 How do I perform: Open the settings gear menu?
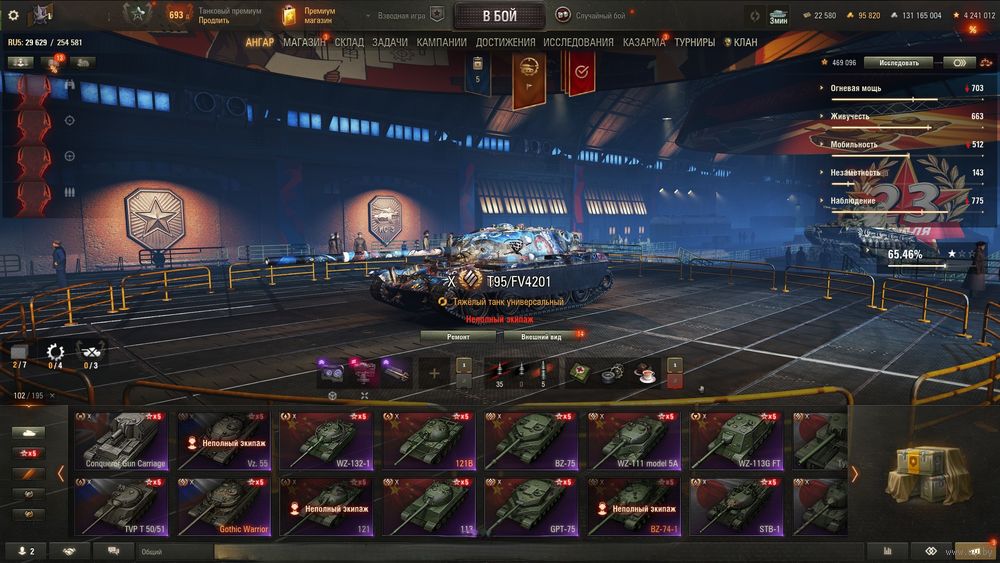tap(13, 15)
